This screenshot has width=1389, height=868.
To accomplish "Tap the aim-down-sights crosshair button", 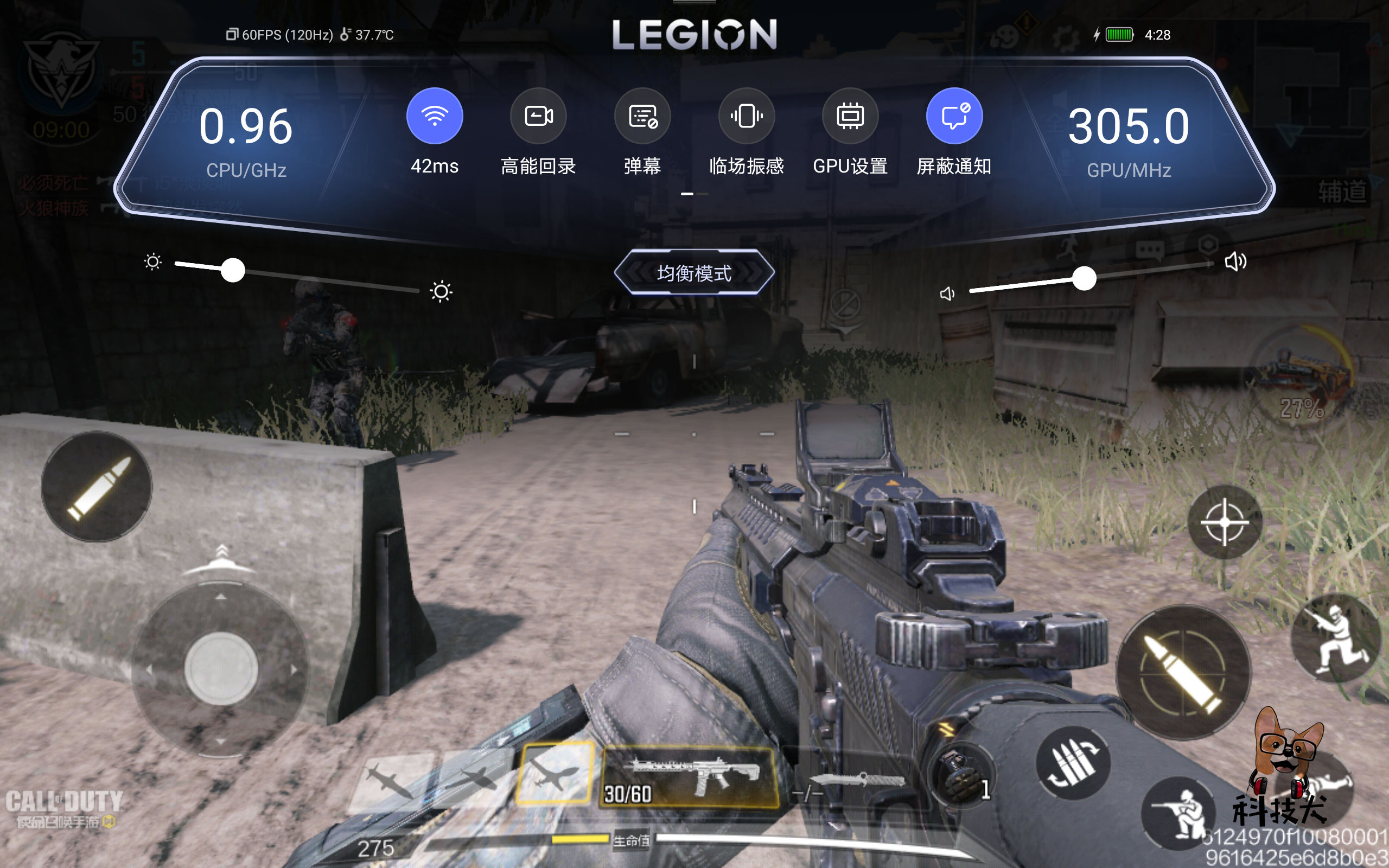I will (x=1224, y=522).
